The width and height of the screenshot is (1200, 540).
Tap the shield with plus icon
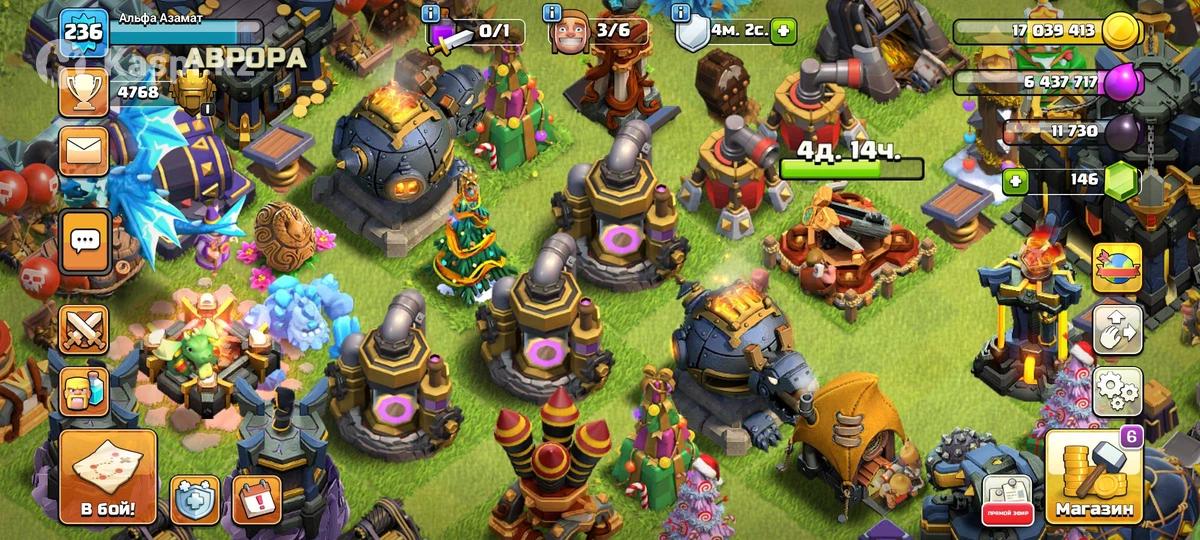pos(195,499)
